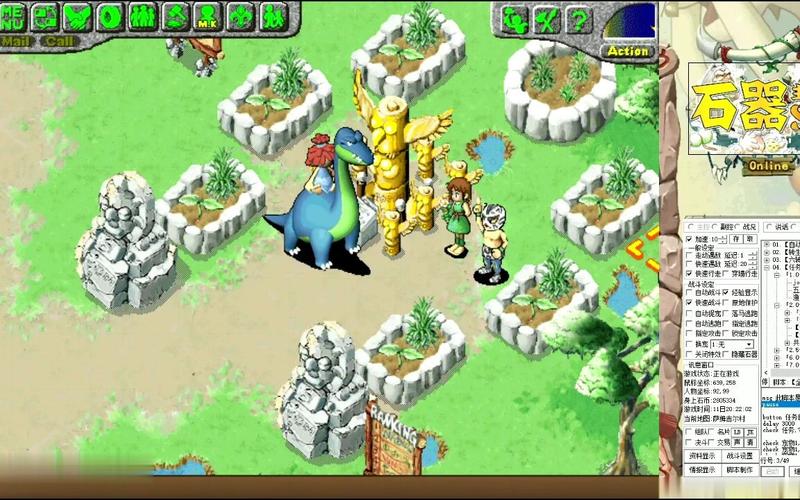
Task: Open the handshake trade icon
Action: coord(77,16)
